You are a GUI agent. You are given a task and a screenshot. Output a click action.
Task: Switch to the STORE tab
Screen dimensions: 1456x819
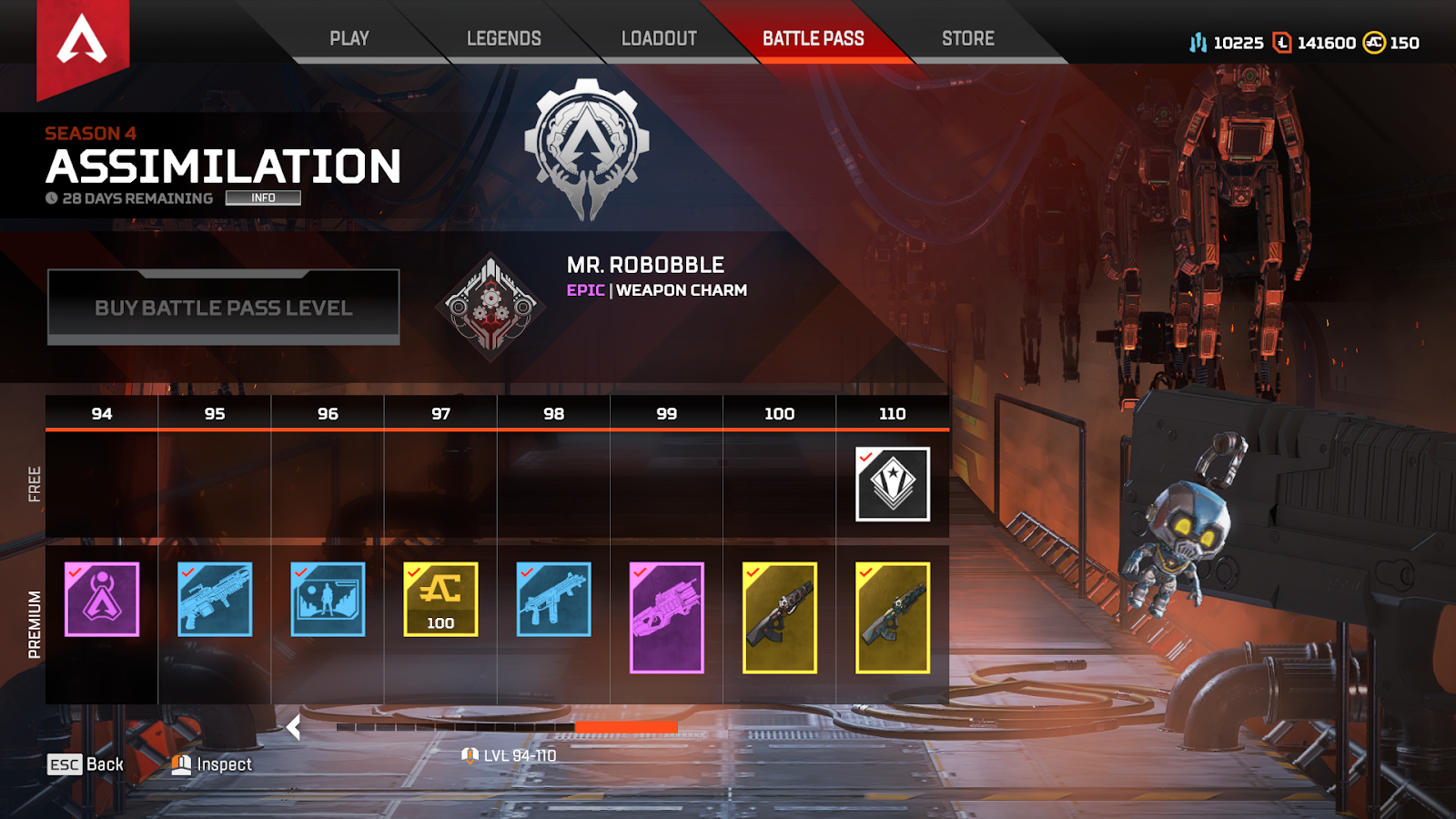pos(966,38)
